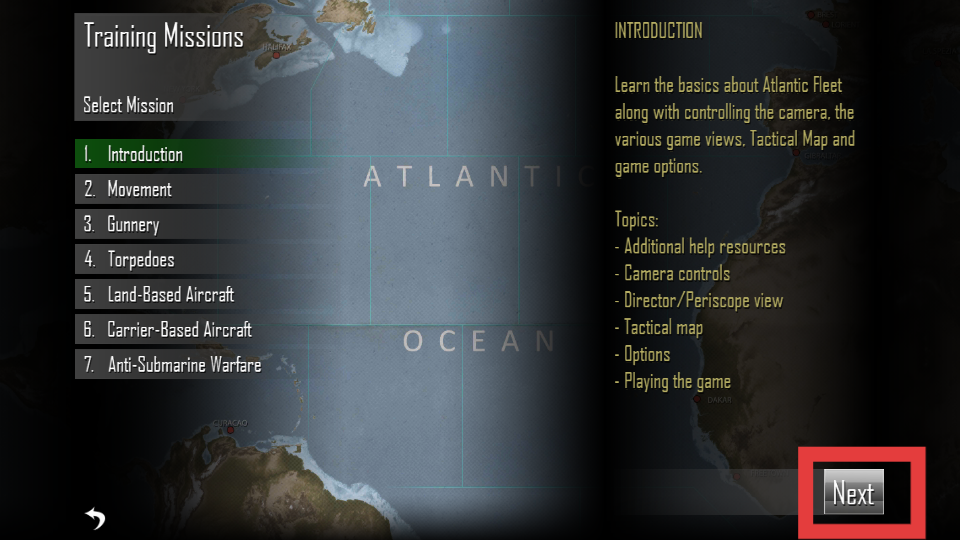Select Anti-Submarine Warfare mission
This screenshot has height=540, width=960.
pyautogui.click(x=185, y=365)
